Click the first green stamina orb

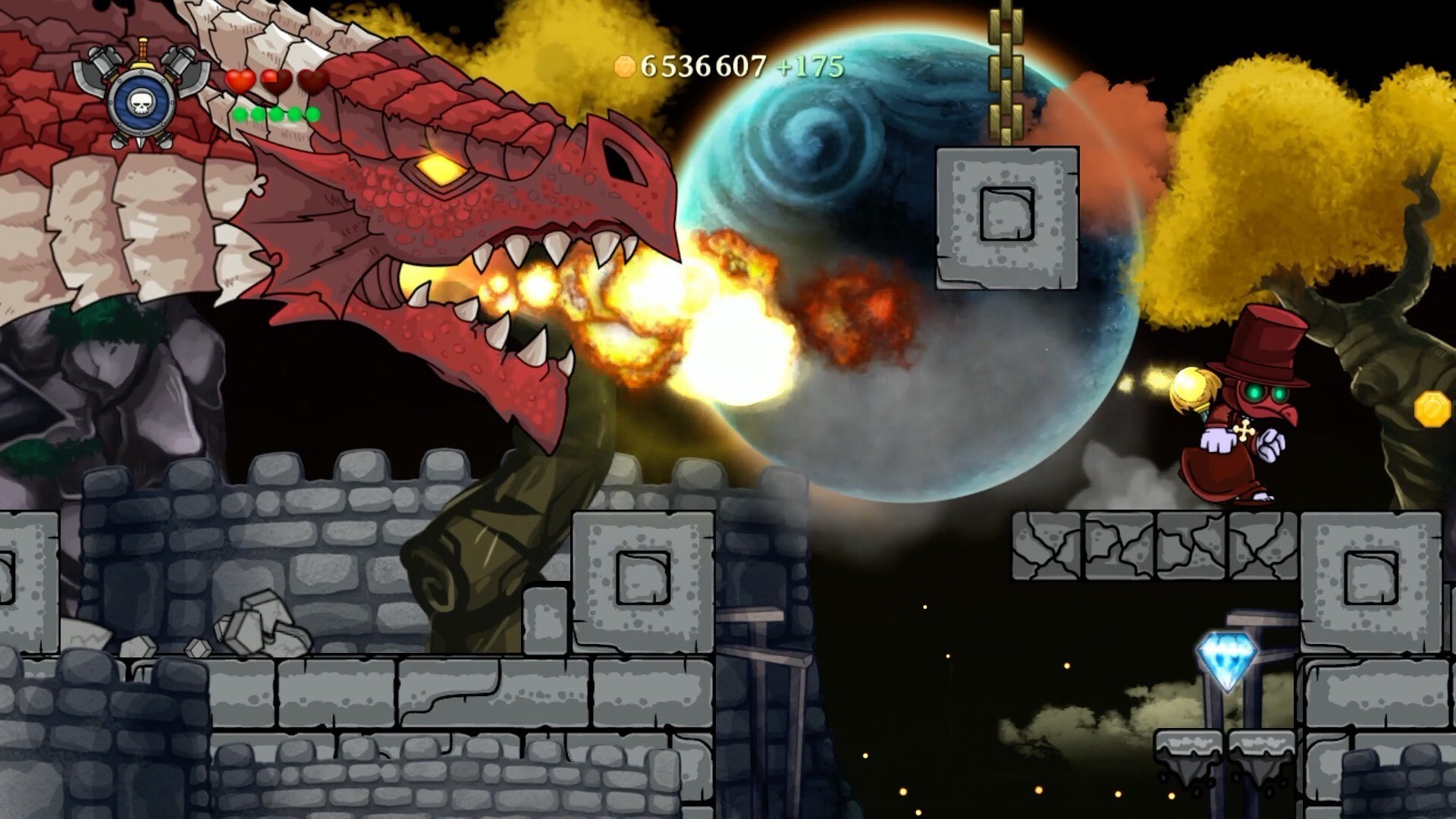[240, 115]
